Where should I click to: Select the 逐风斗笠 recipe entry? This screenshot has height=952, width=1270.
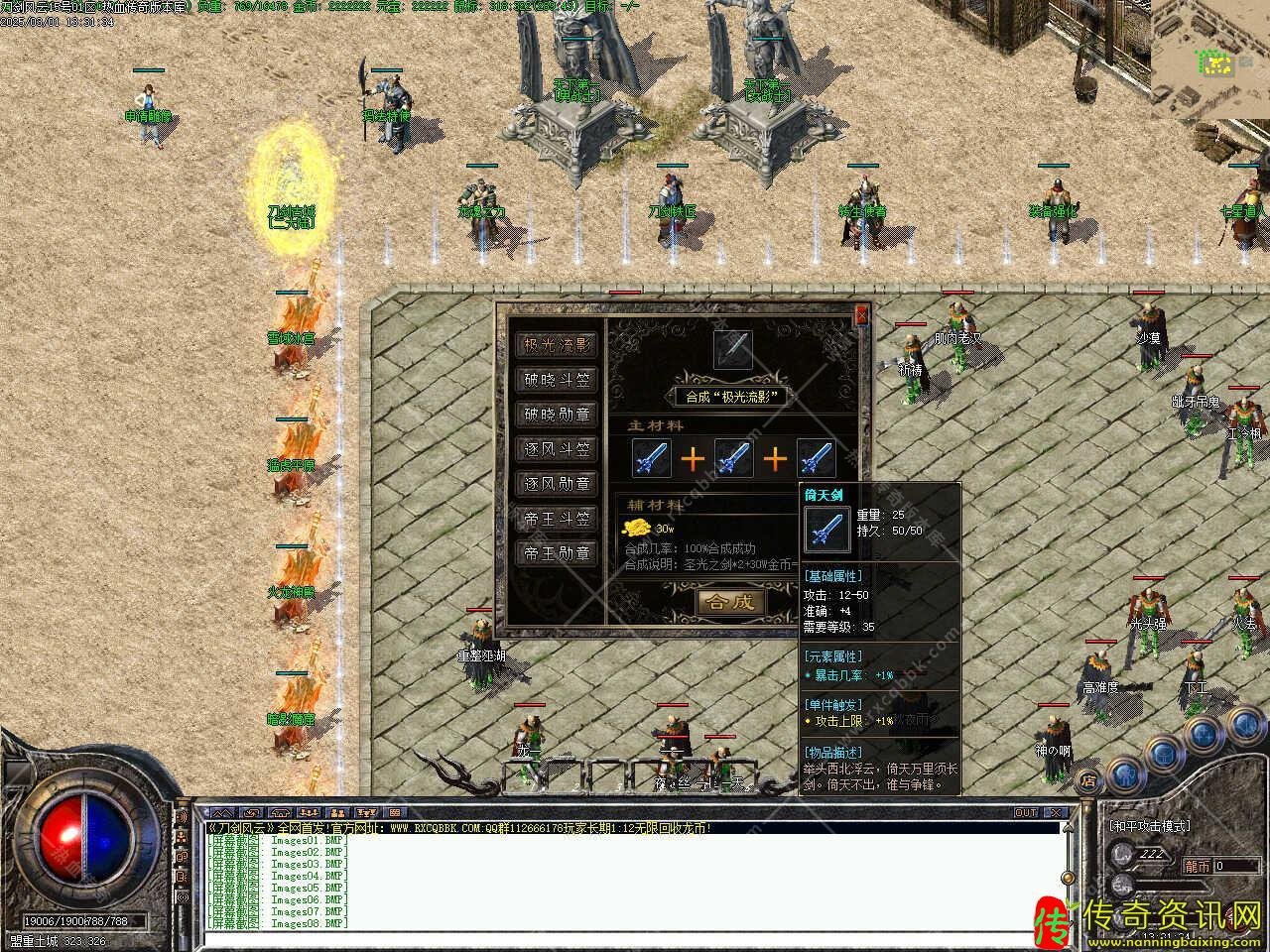558,449
